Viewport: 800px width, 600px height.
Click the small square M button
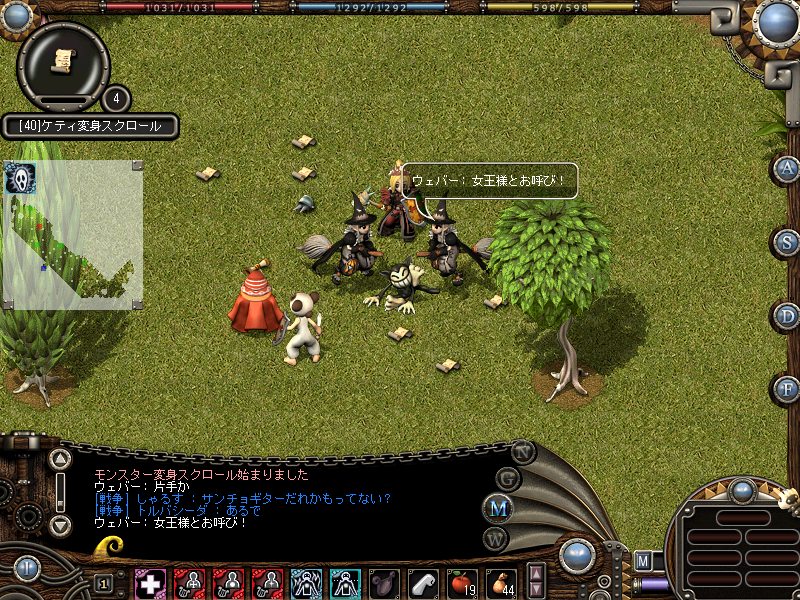(x=643, y=560)
